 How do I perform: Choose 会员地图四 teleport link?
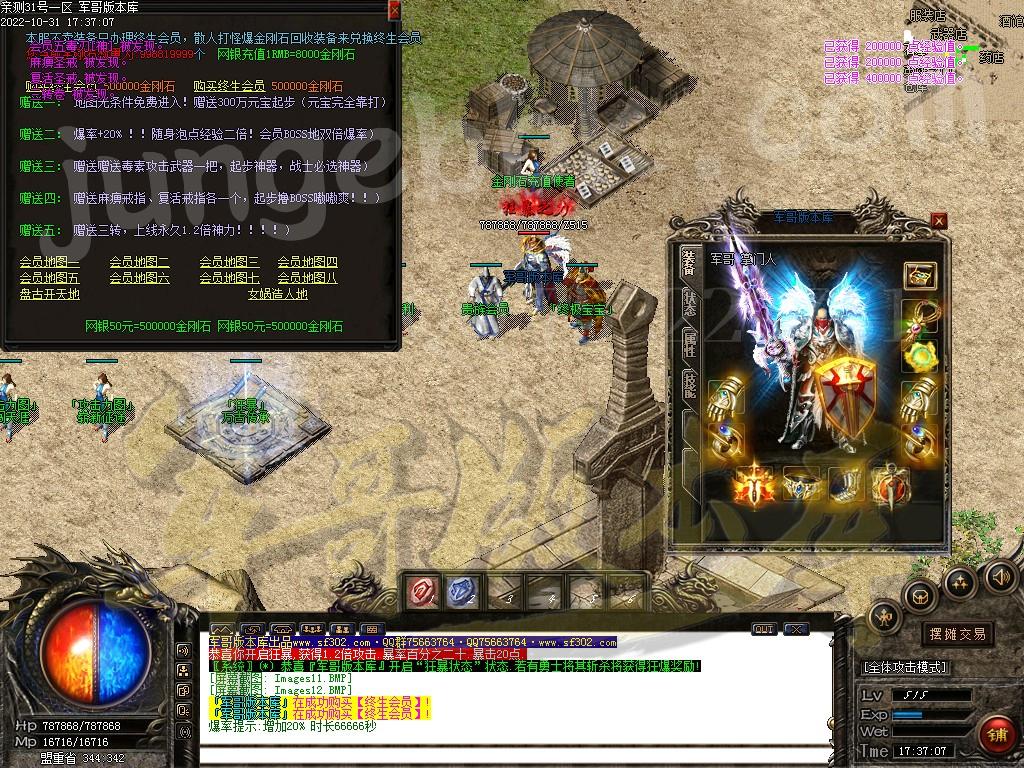(x=307, y=263)
